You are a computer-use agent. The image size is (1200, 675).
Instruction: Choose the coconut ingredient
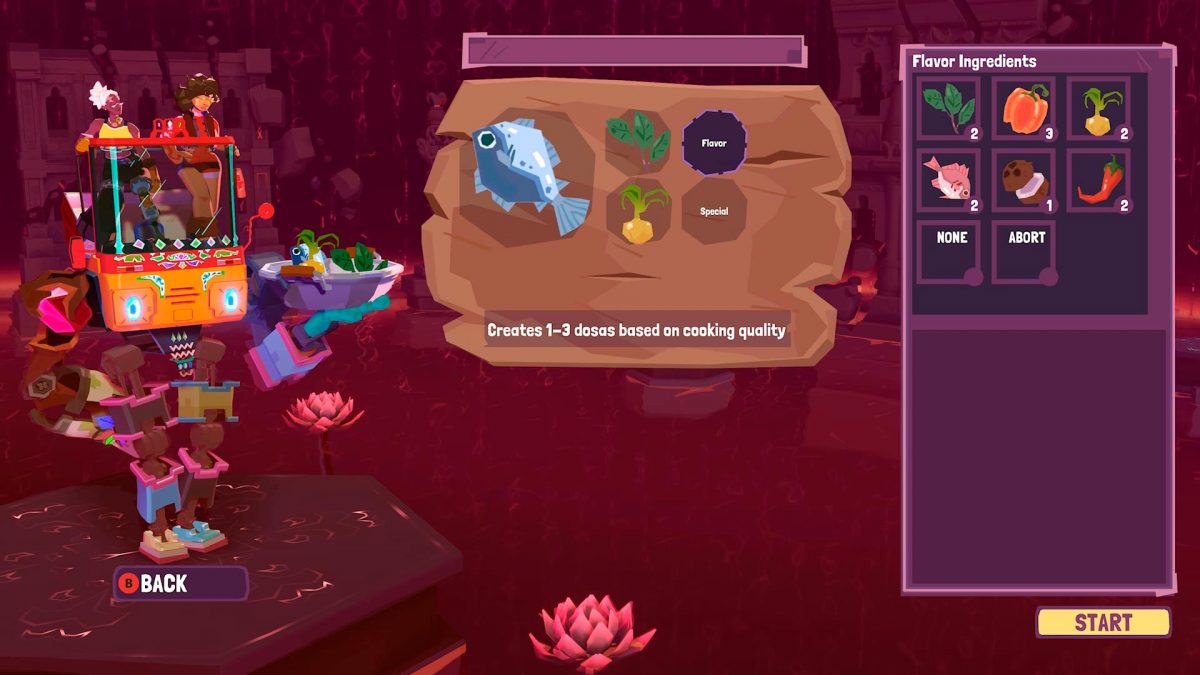coord(1024,181)
